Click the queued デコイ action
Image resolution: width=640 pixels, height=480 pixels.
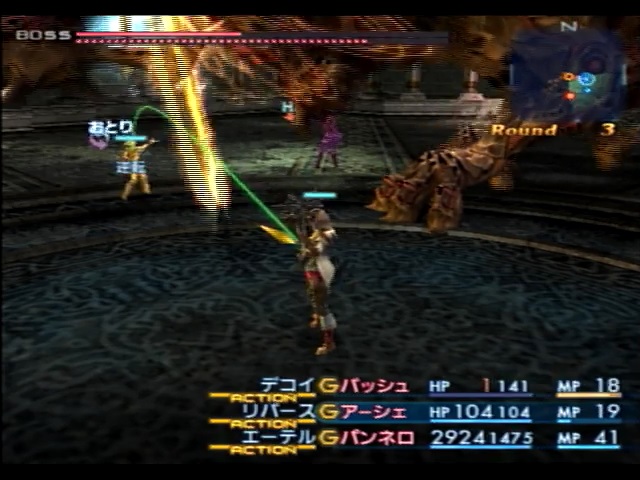288,385
